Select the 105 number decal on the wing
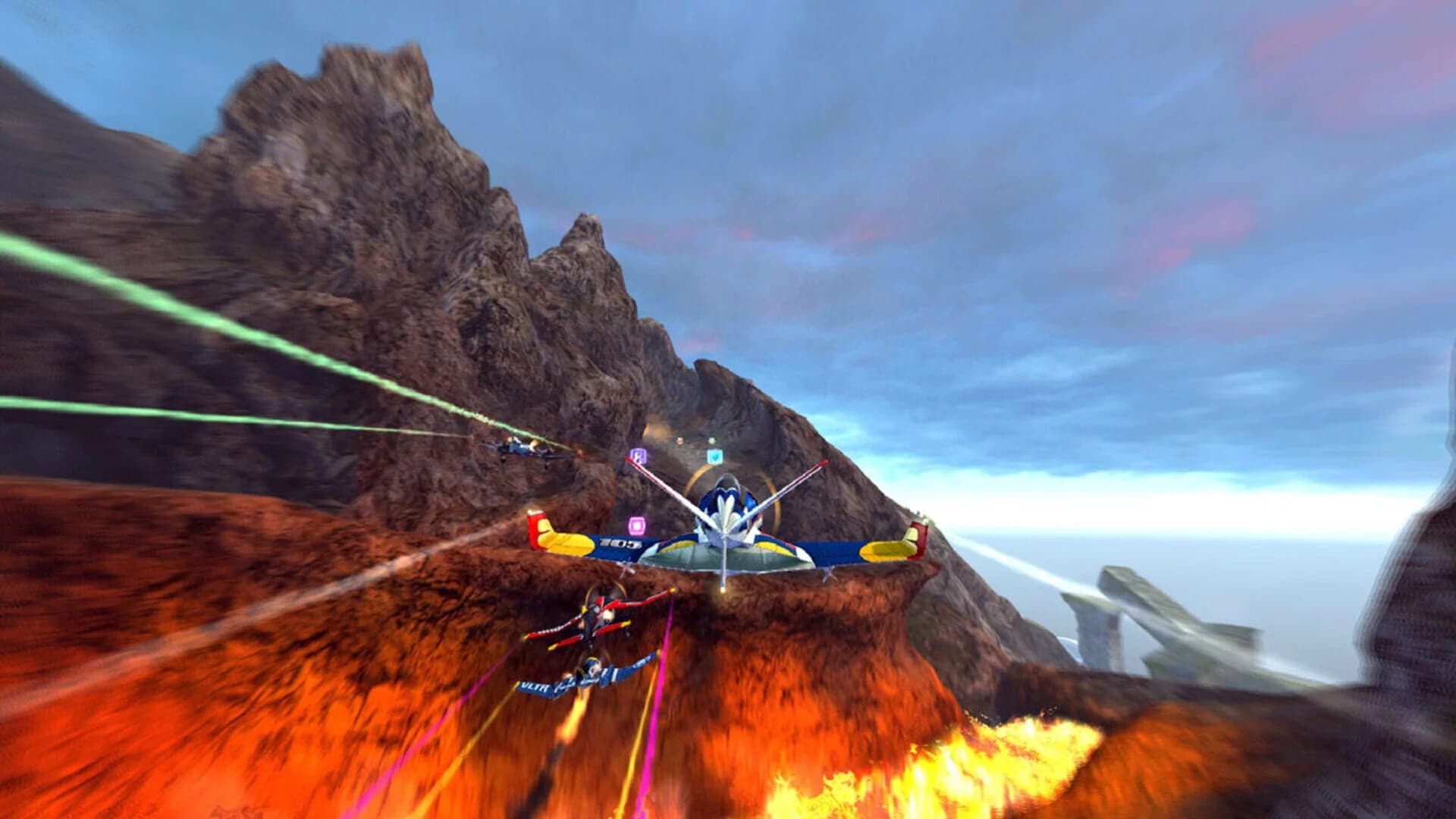The height and width of the screenshot is (819, 1456). 620,544
